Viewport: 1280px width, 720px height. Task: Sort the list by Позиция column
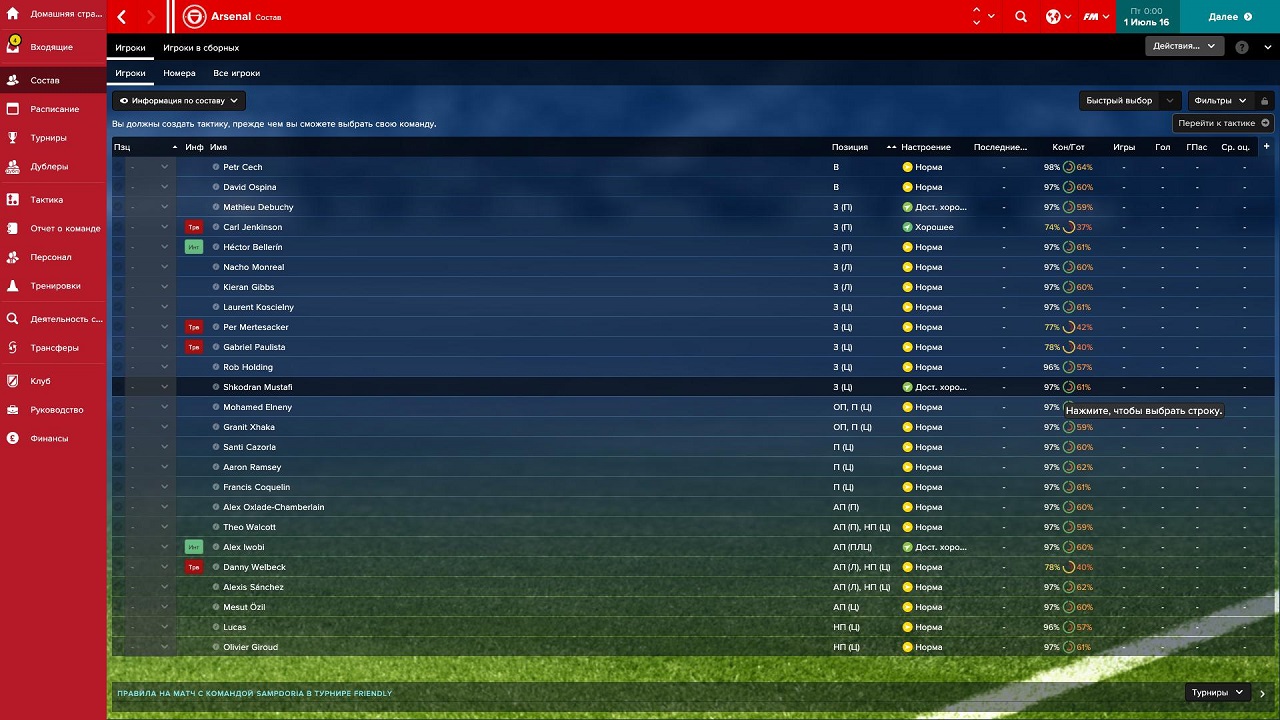pyautogui.click(x=849, y=147)
